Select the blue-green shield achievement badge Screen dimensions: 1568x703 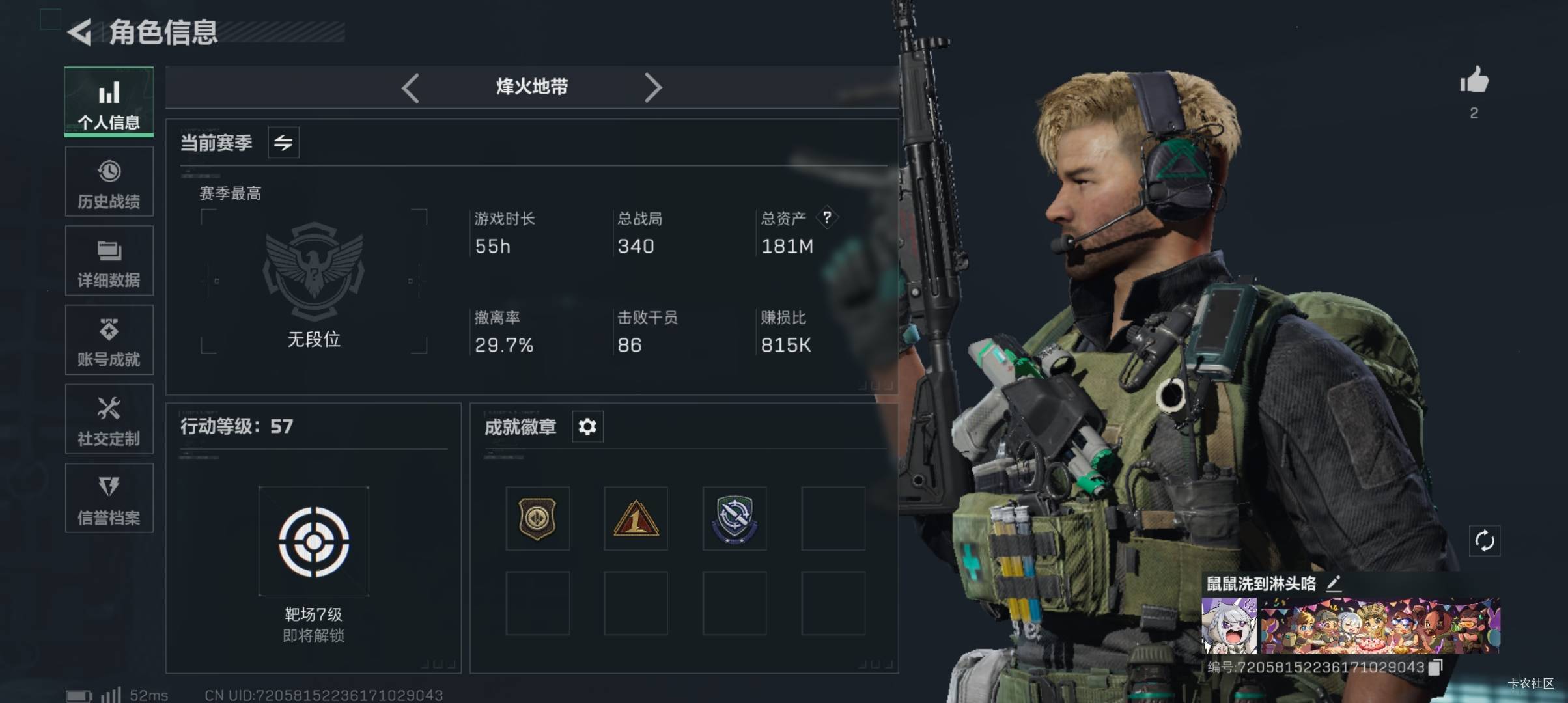734,519
